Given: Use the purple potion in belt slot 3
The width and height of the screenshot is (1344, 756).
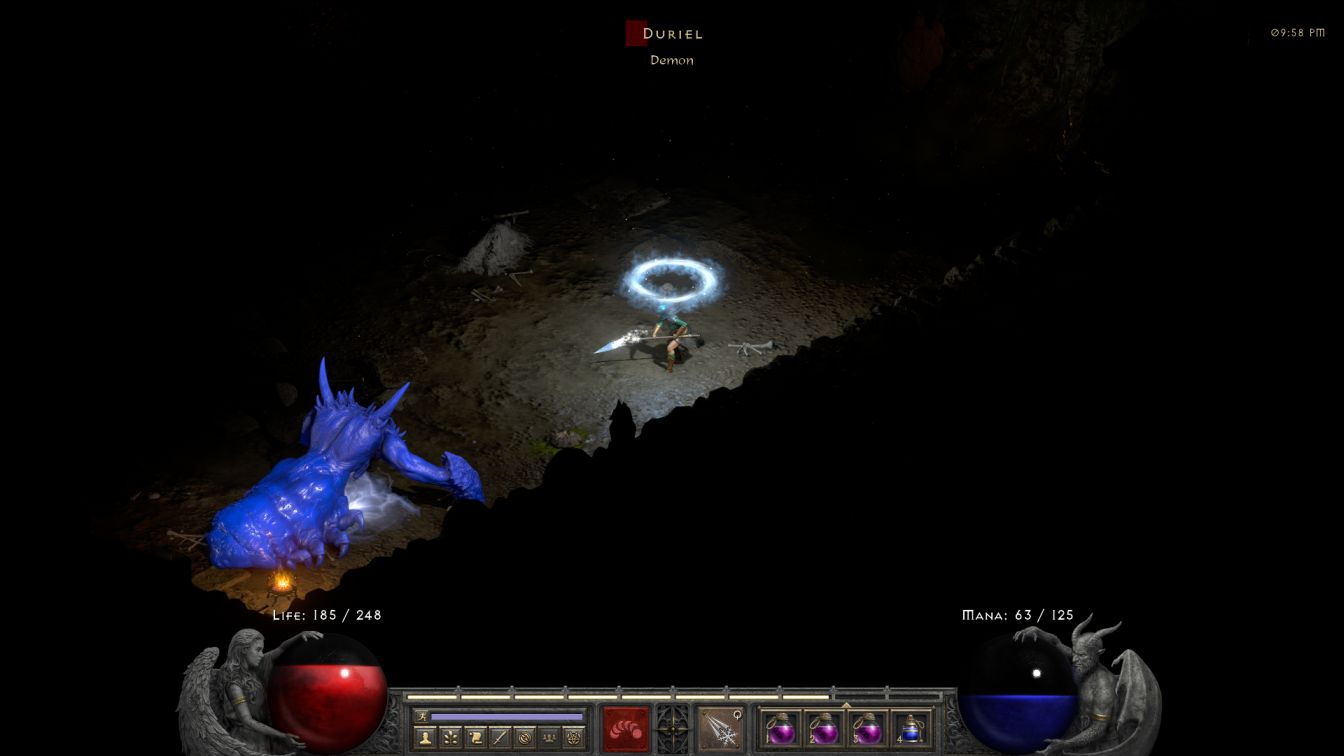Looking at the screenshot, I should click(x=866, y=727).
